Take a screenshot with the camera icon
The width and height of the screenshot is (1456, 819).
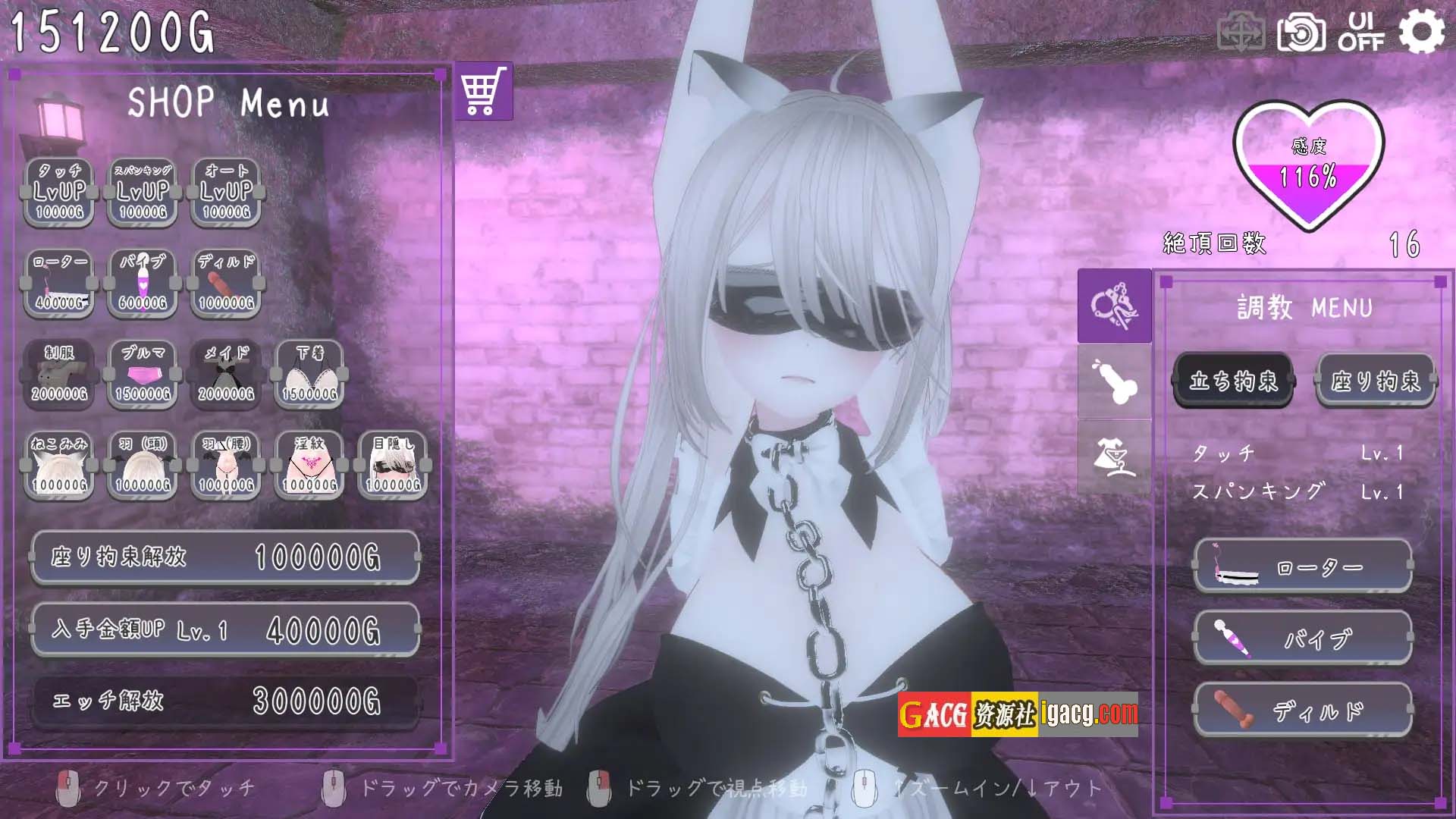pos(1301,33)
